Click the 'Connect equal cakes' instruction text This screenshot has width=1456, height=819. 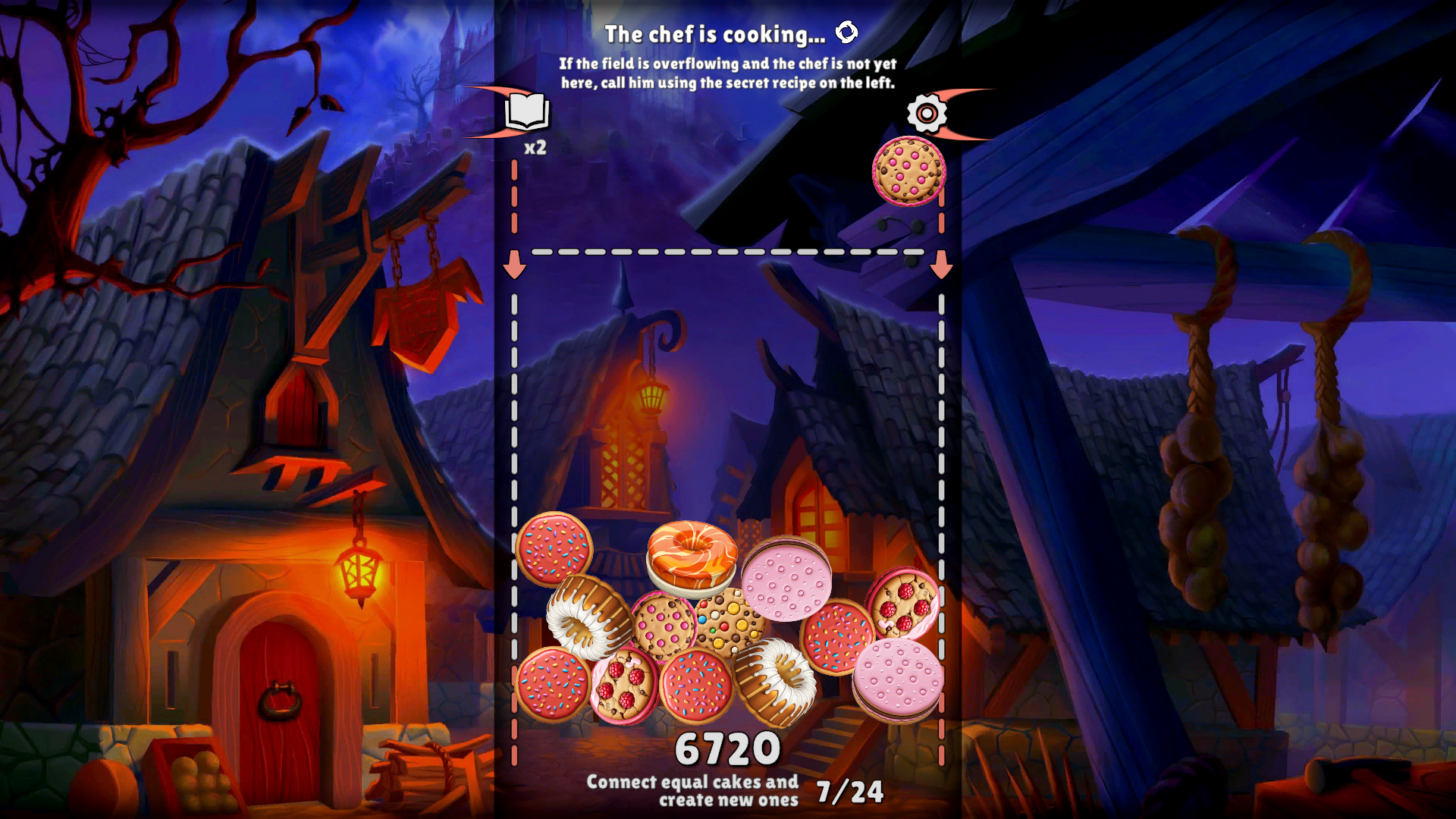pyautogui.click(x=694, y=790)
